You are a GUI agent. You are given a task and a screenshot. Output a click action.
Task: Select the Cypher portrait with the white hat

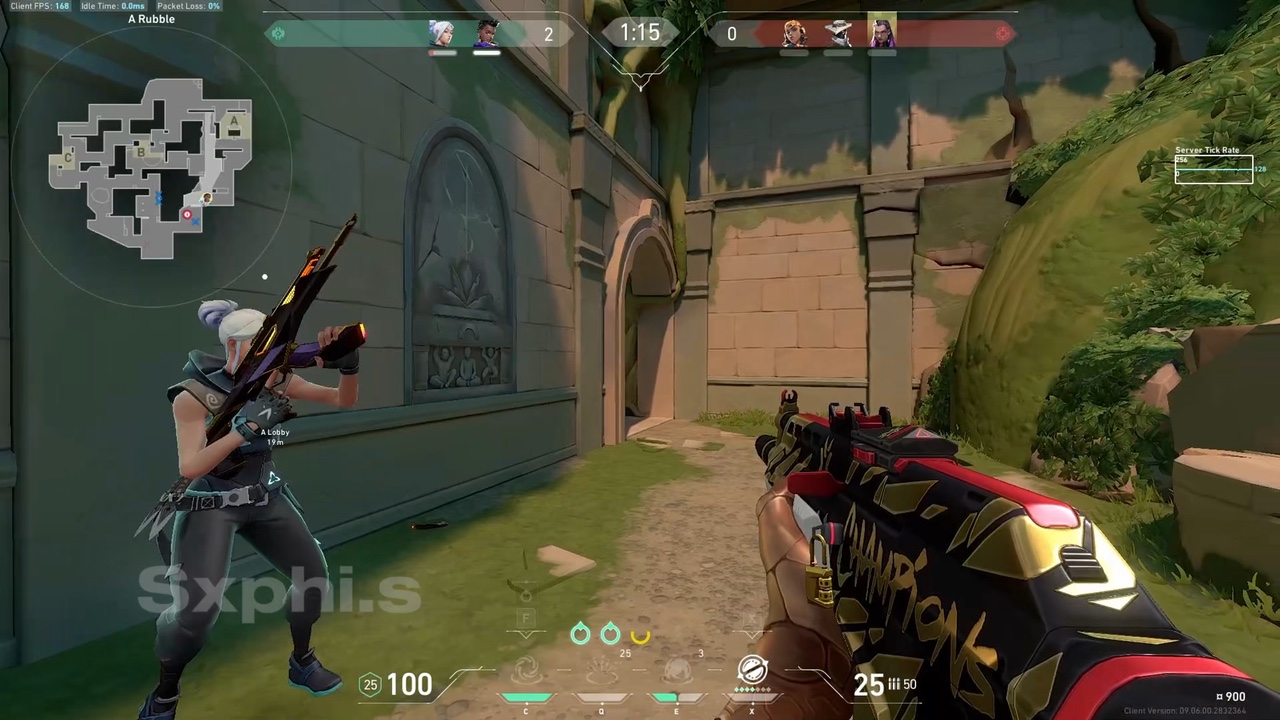point(838,33)
